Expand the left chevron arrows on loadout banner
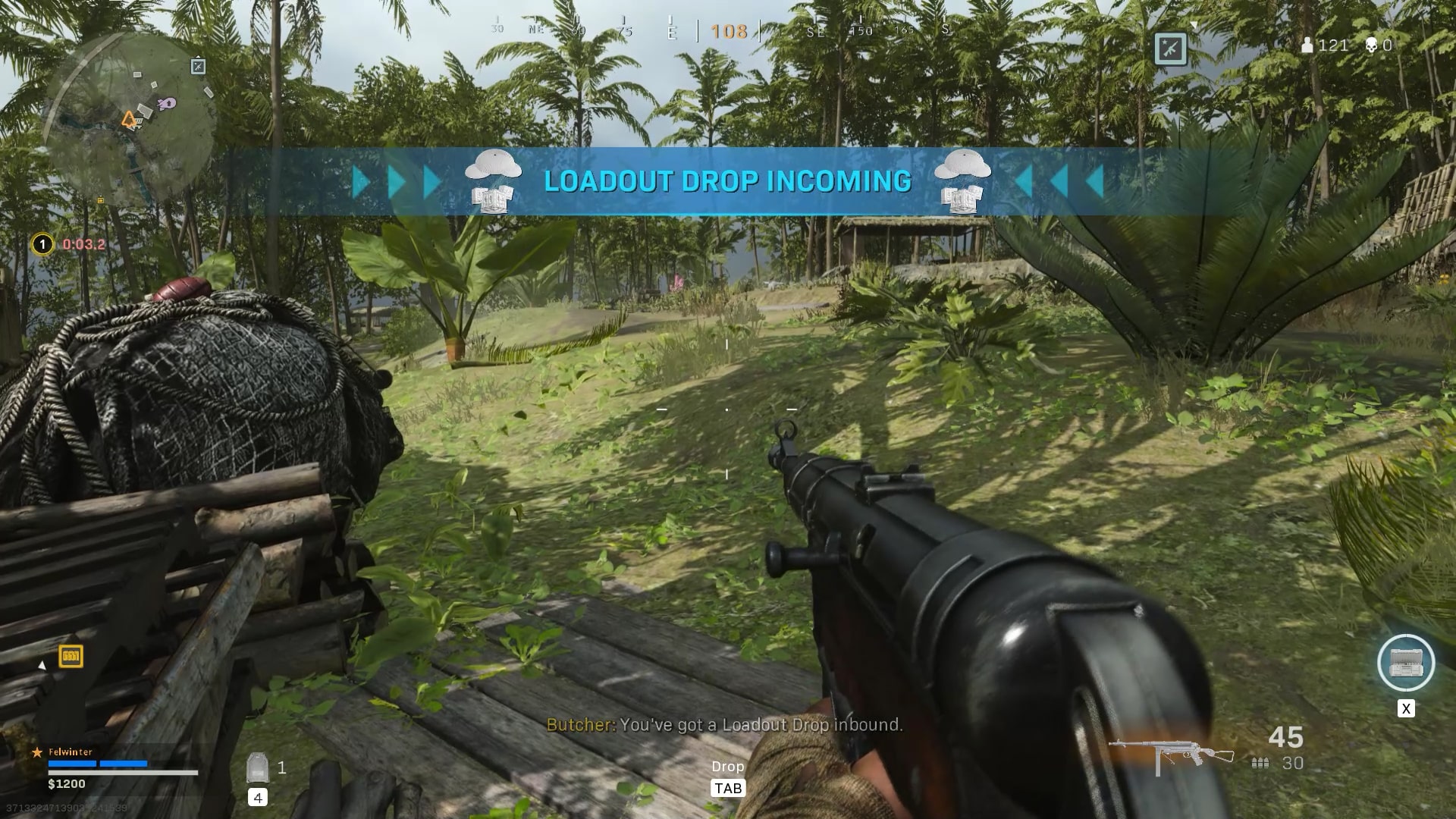 [394, 180]
